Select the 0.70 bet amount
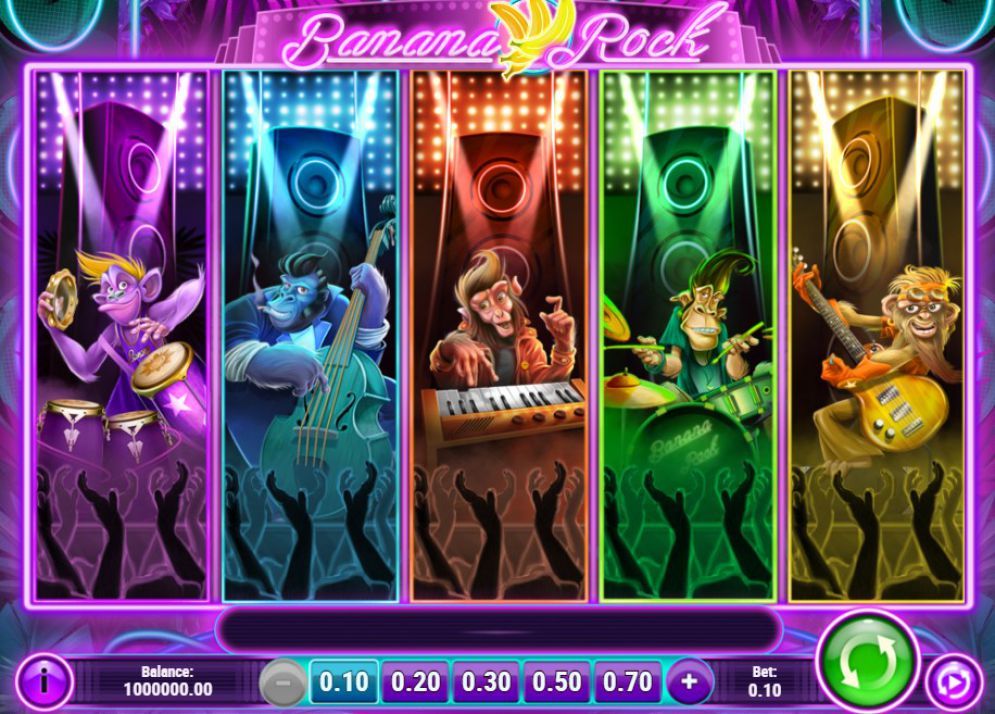This screenshot has height=714, width=995. [x=628, y=683]
